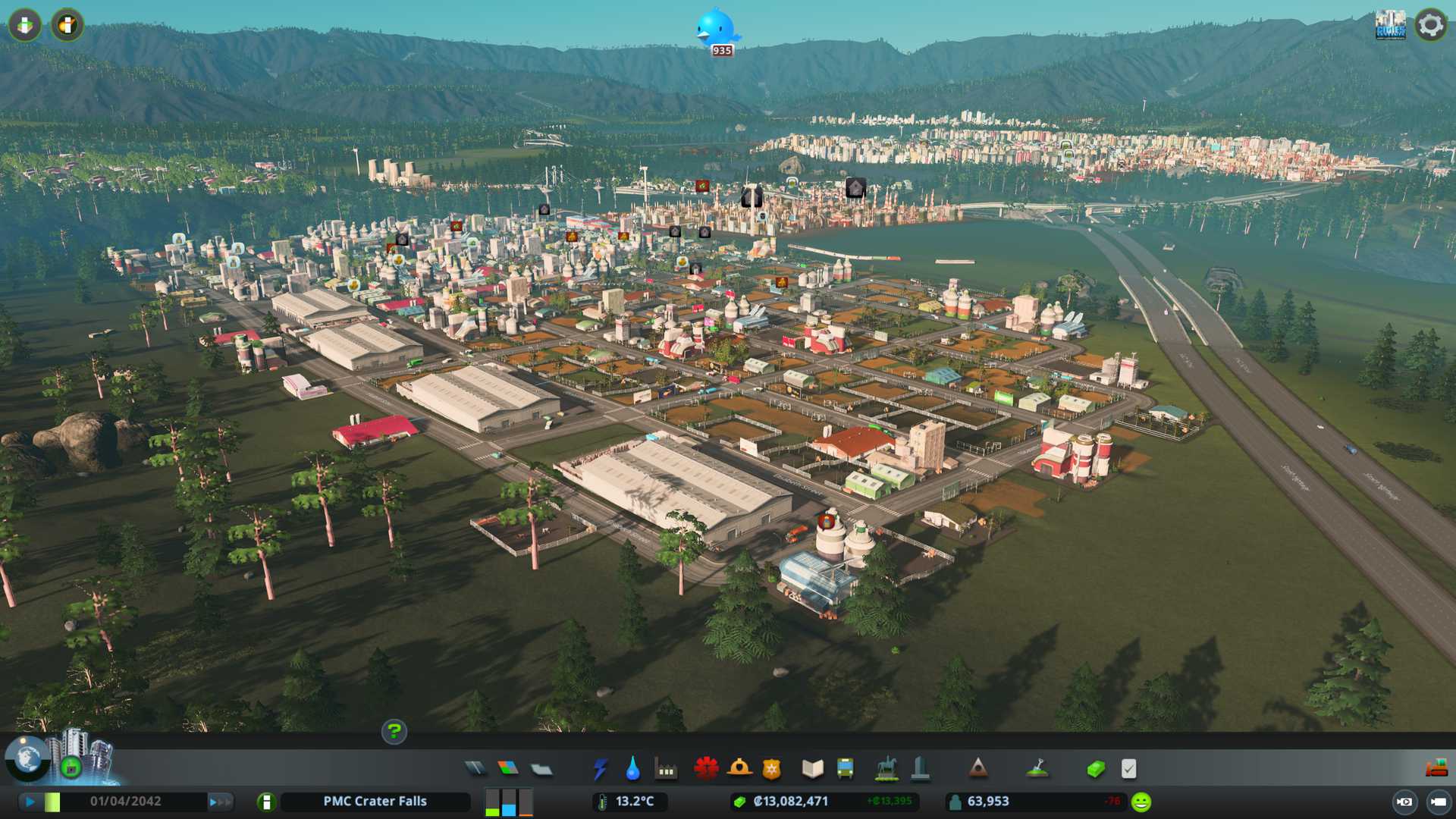Open the settings gear menu

[x=1431, y=25]
